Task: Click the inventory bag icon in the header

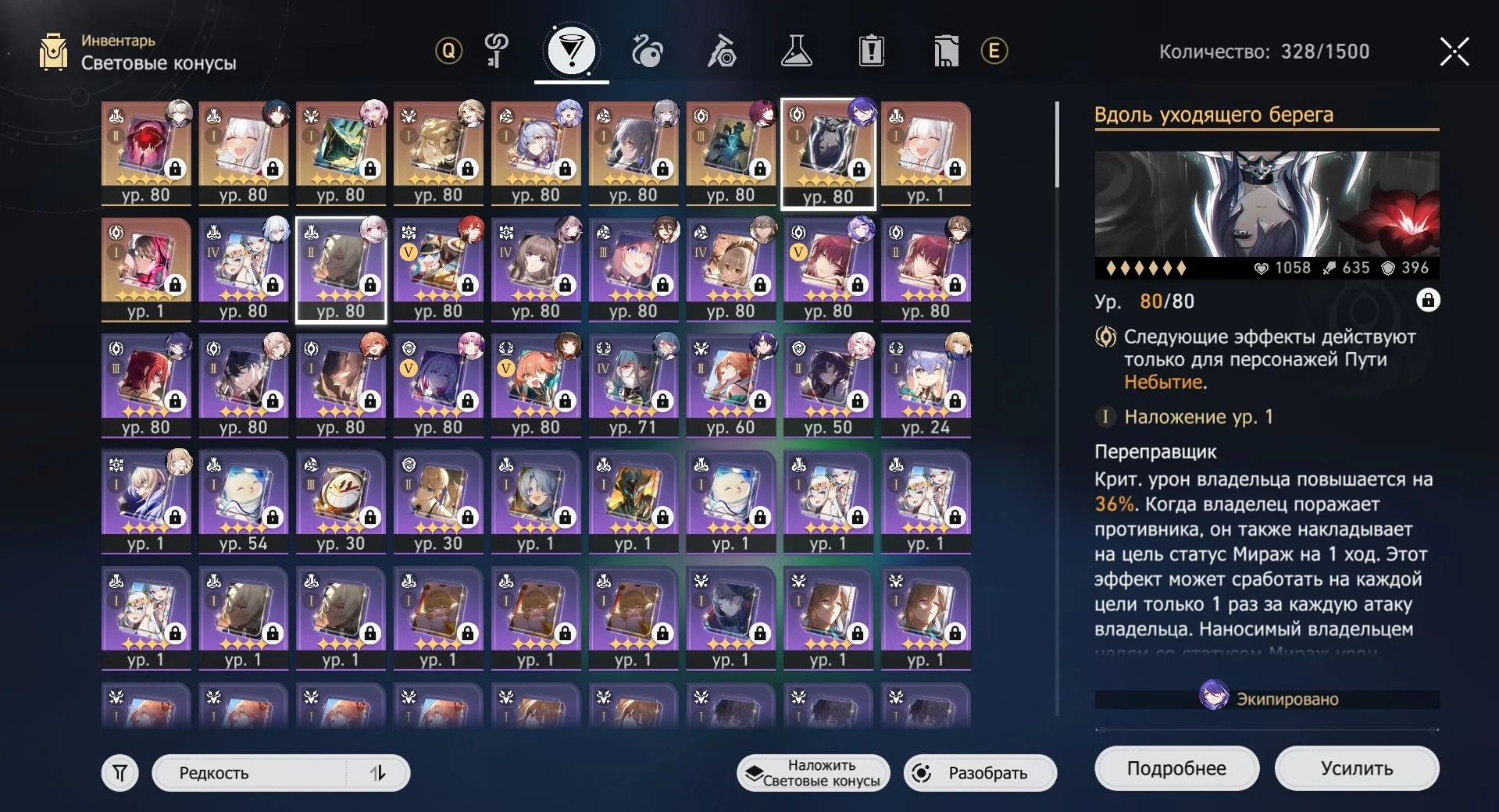Action: click(x=53, y=51)
